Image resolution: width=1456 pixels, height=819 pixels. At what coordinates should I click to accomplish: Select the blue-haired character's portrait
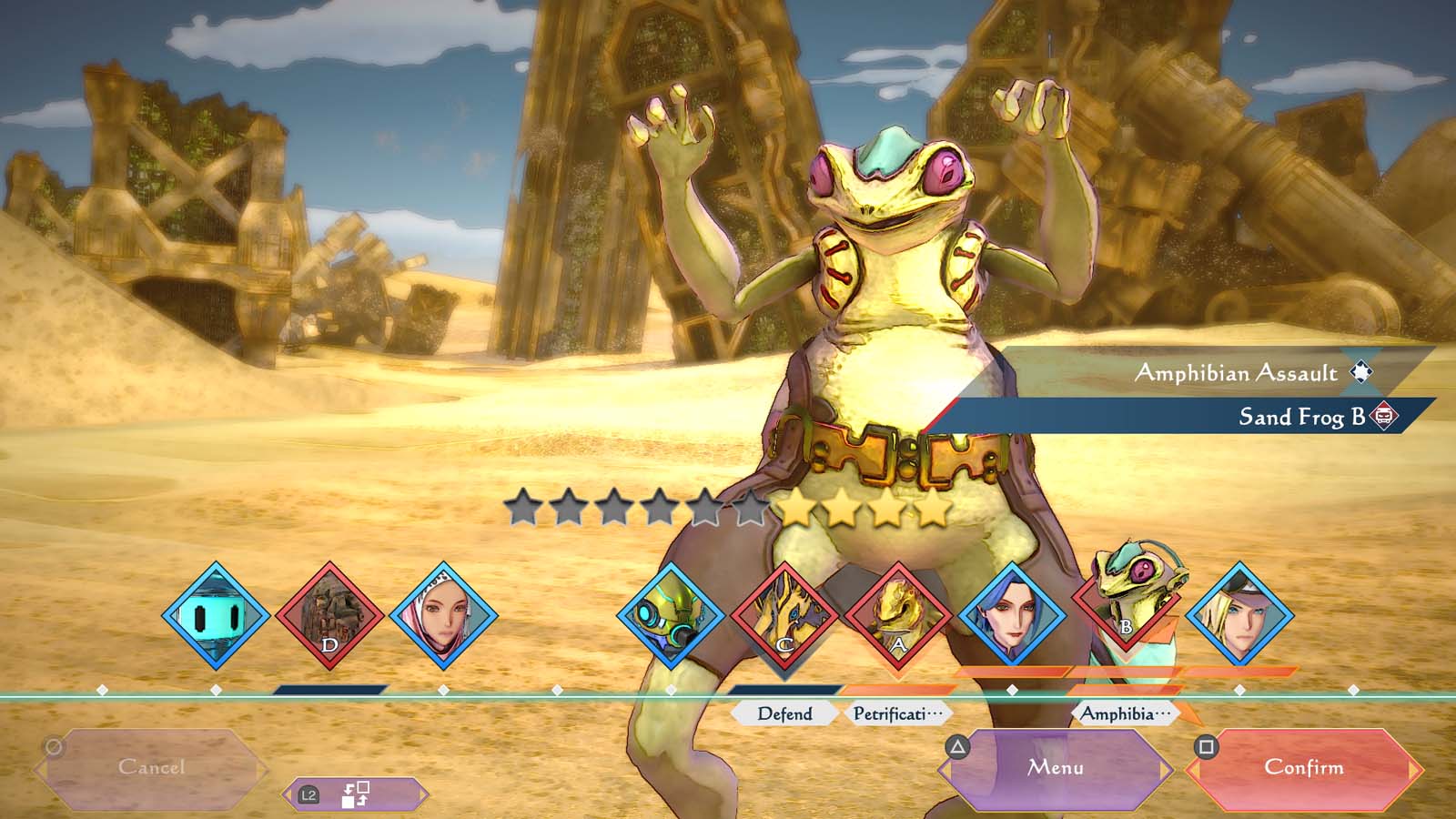1012,616
